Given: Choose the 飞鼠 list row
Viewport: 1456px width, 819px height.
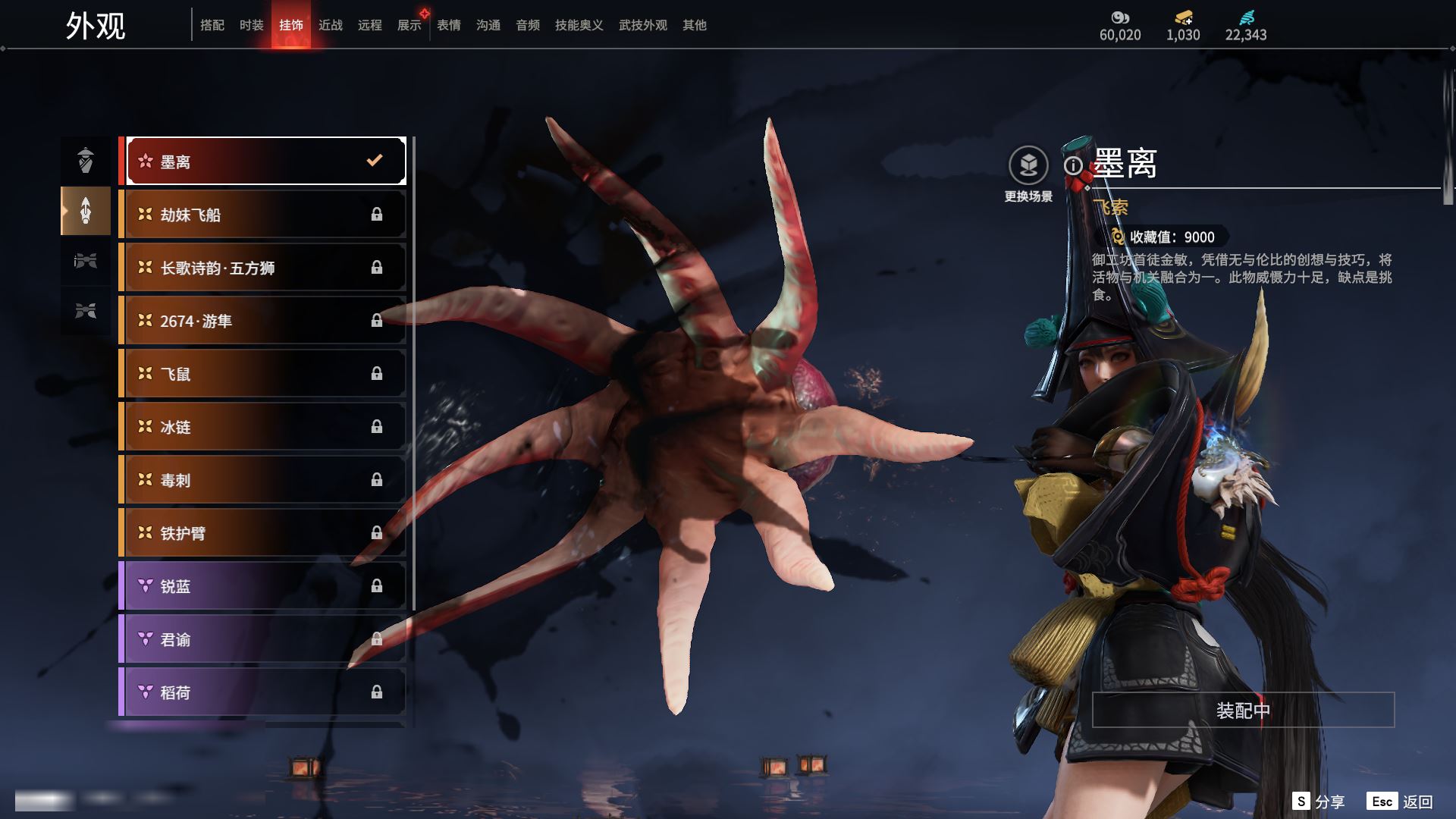Looking at the screenshot, I should click(x=265, y=374).
